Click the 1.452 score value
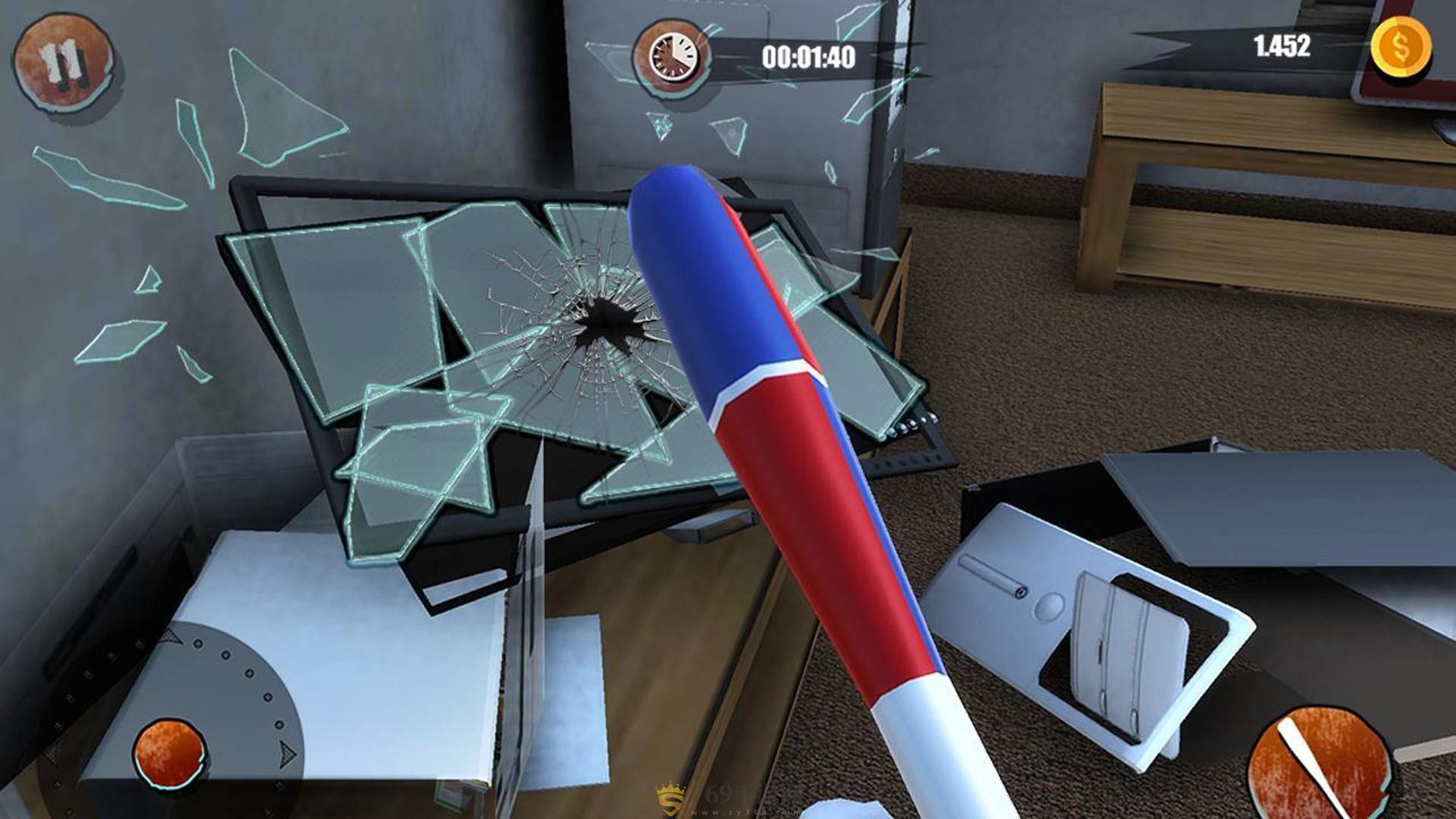 click(1282, 47)
